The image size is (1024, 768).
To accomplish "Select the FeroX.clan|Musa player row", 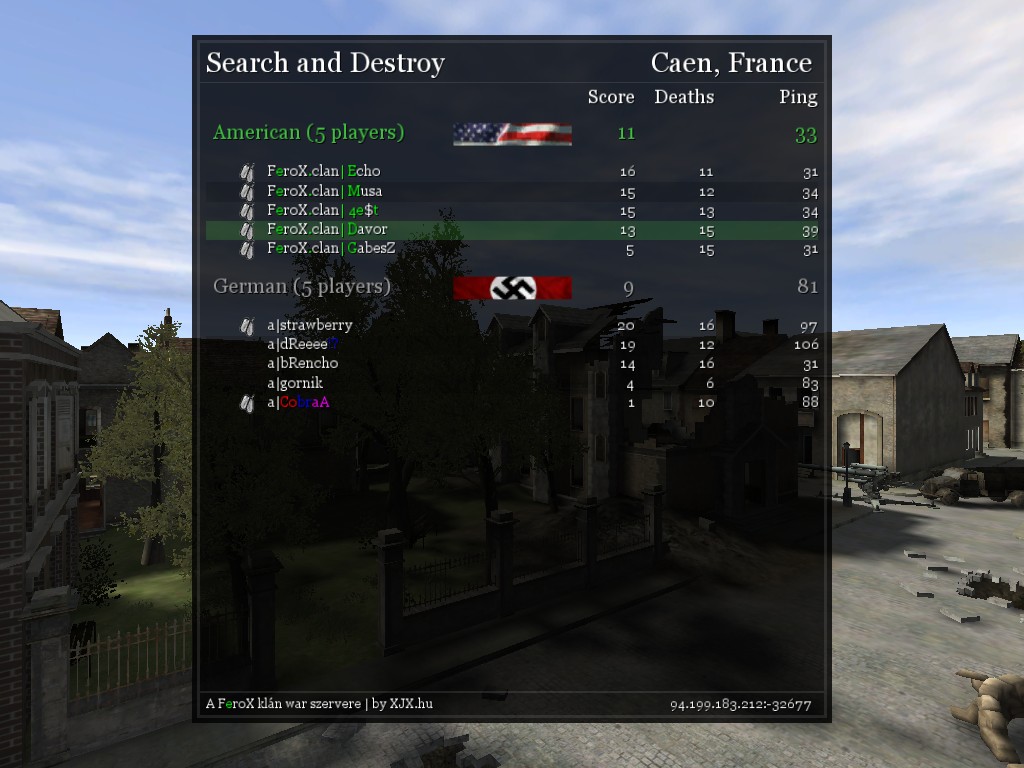I will (324, 191).
